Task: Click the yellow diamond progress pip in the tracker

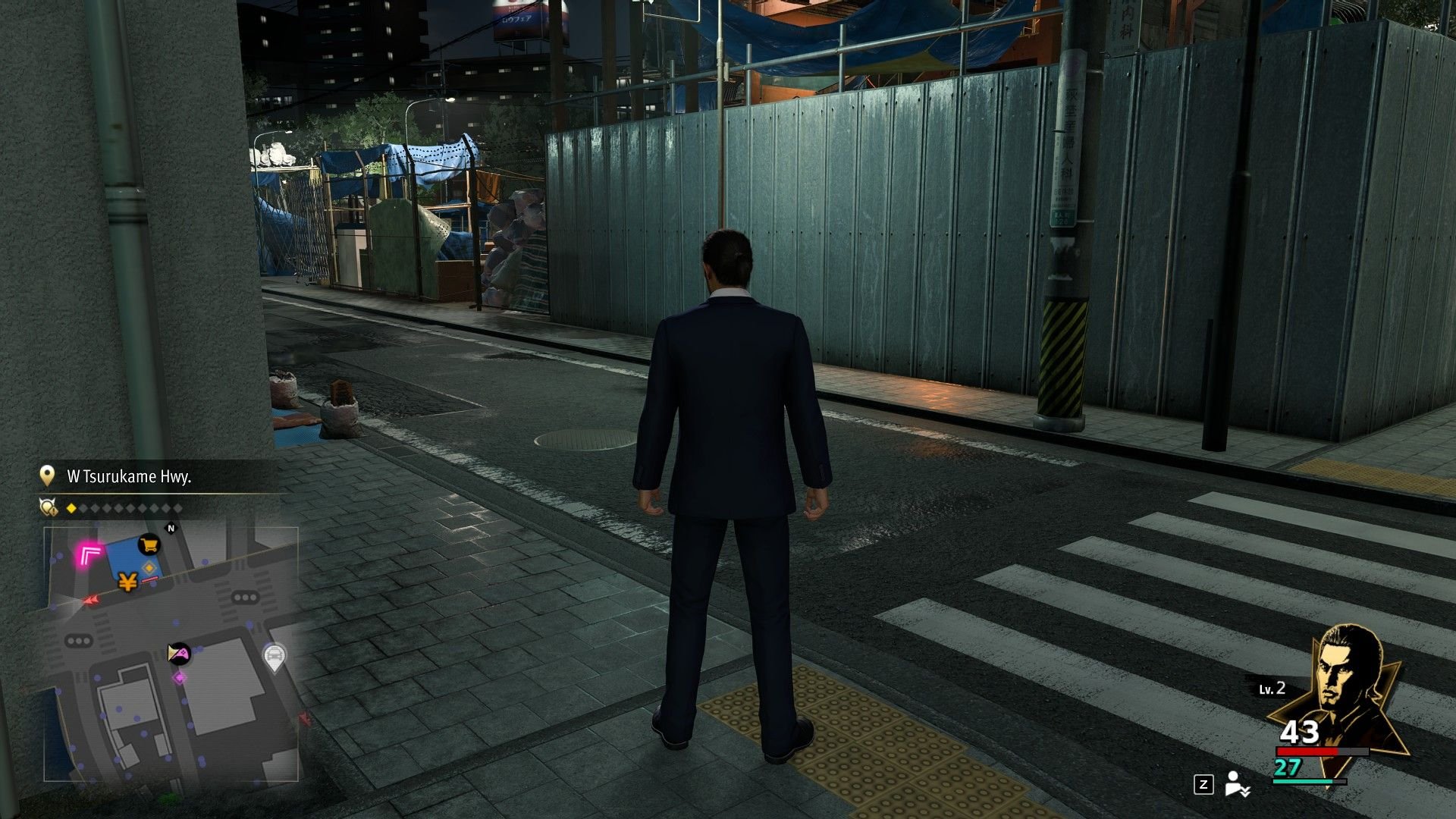Action: click(71, 507)
